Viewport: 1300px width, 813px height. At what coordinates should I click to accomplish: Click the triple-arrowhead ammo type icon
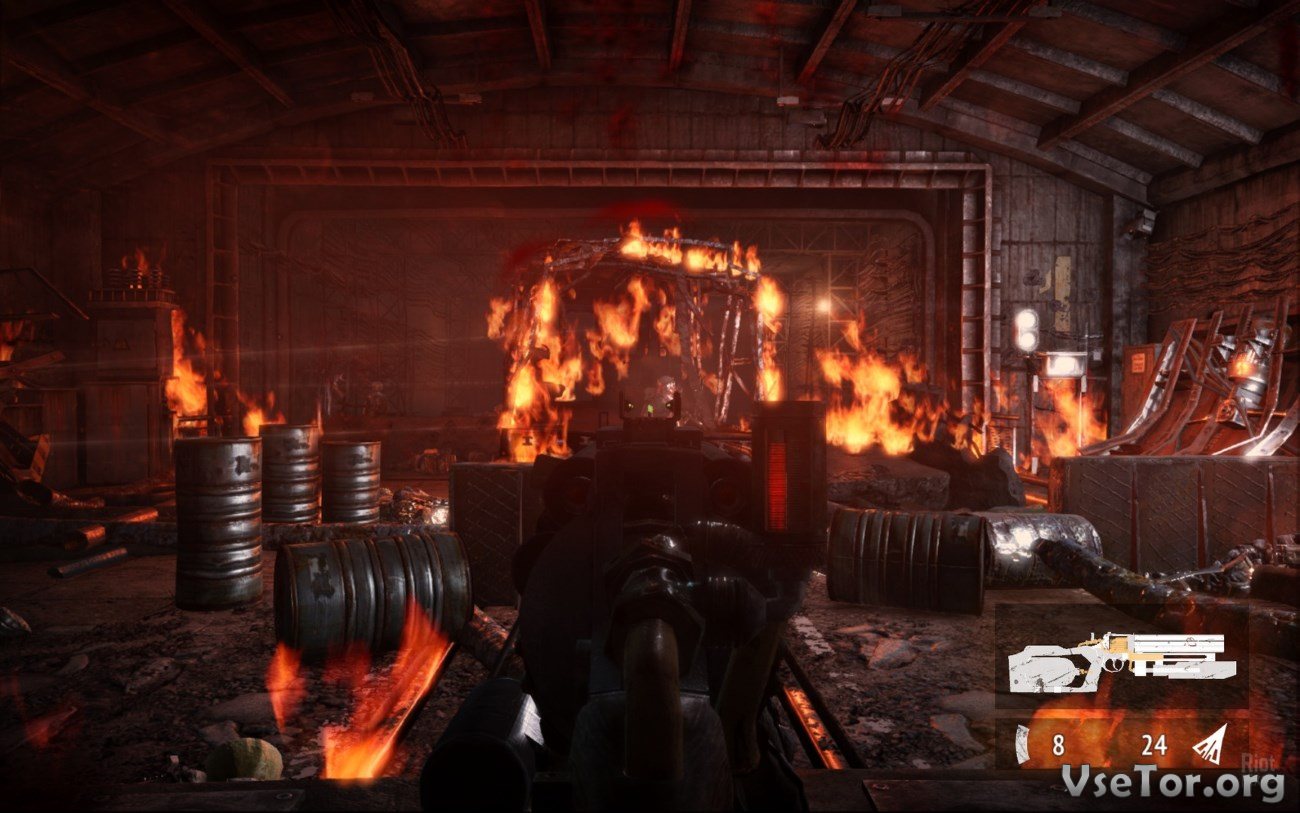1209,745
